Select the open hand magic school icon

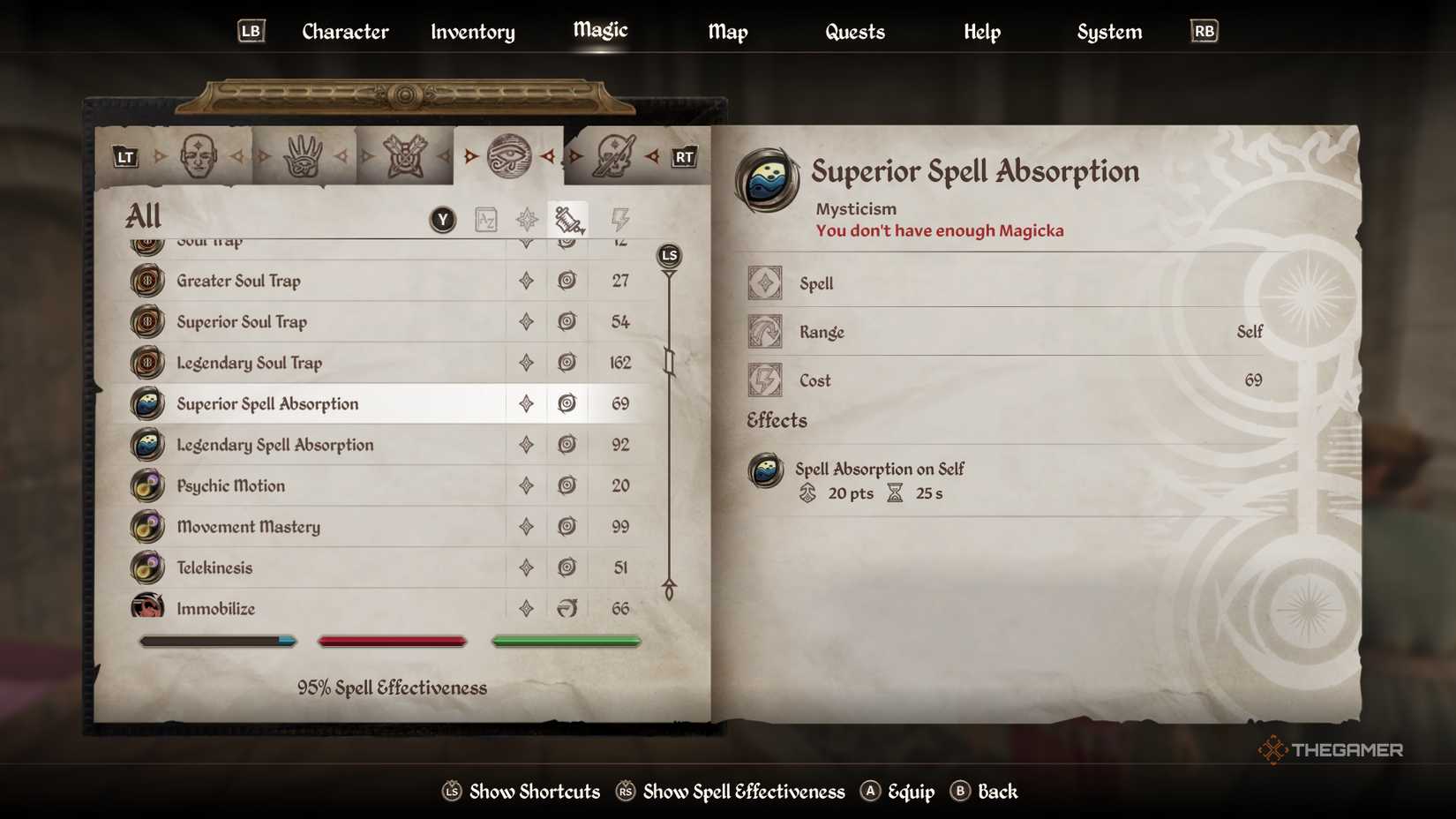(x=304, y=155)
